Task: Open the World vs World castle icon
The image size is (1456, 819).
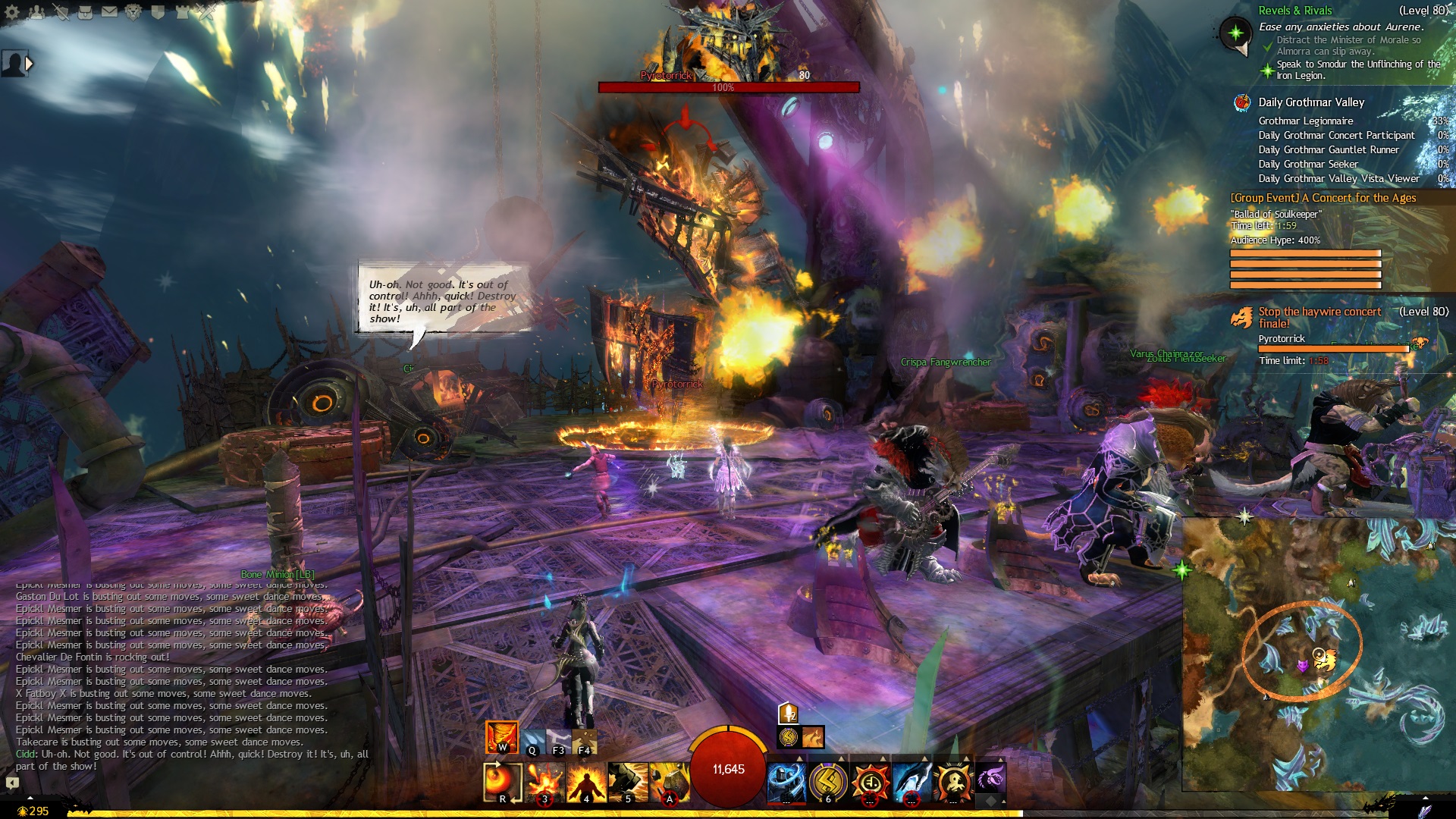Action: tap(182, 12)
